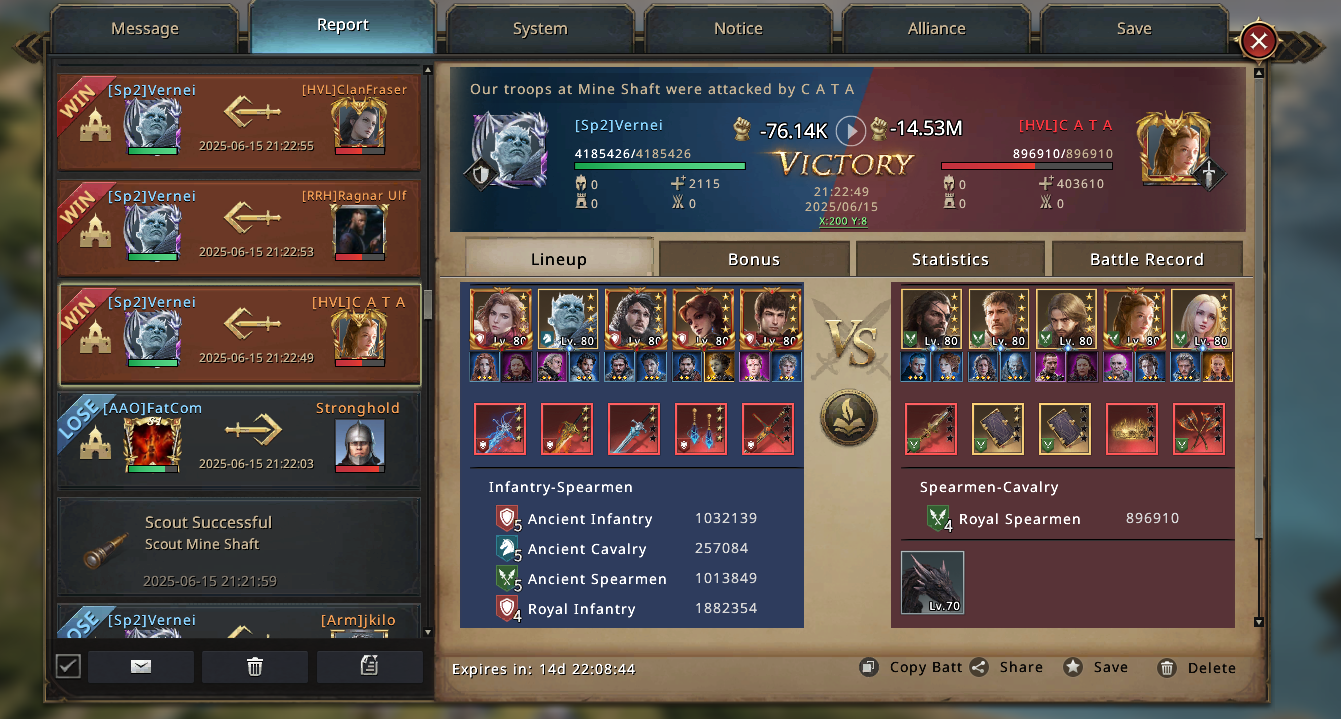This screenshot has height=719, width=1341.
Task: Open the System tab
Action: tap(540, 29)
